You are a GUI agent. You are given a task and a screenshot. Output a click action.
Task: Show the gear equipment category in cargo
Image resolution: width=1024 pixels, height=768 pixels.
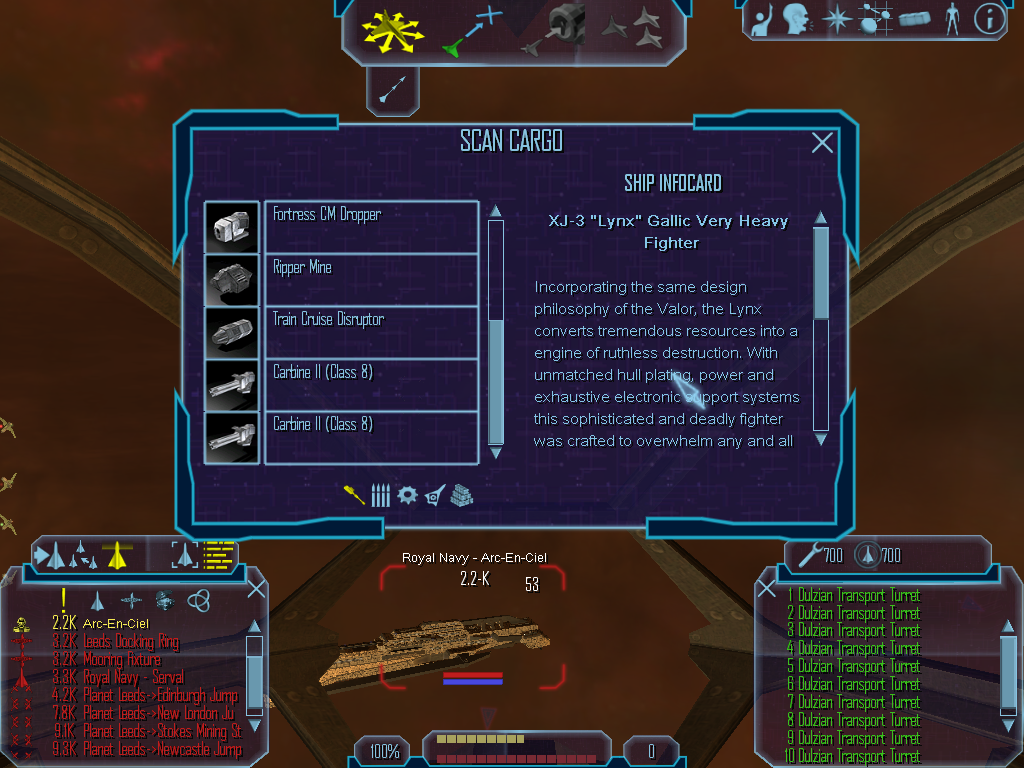[407, 496]
